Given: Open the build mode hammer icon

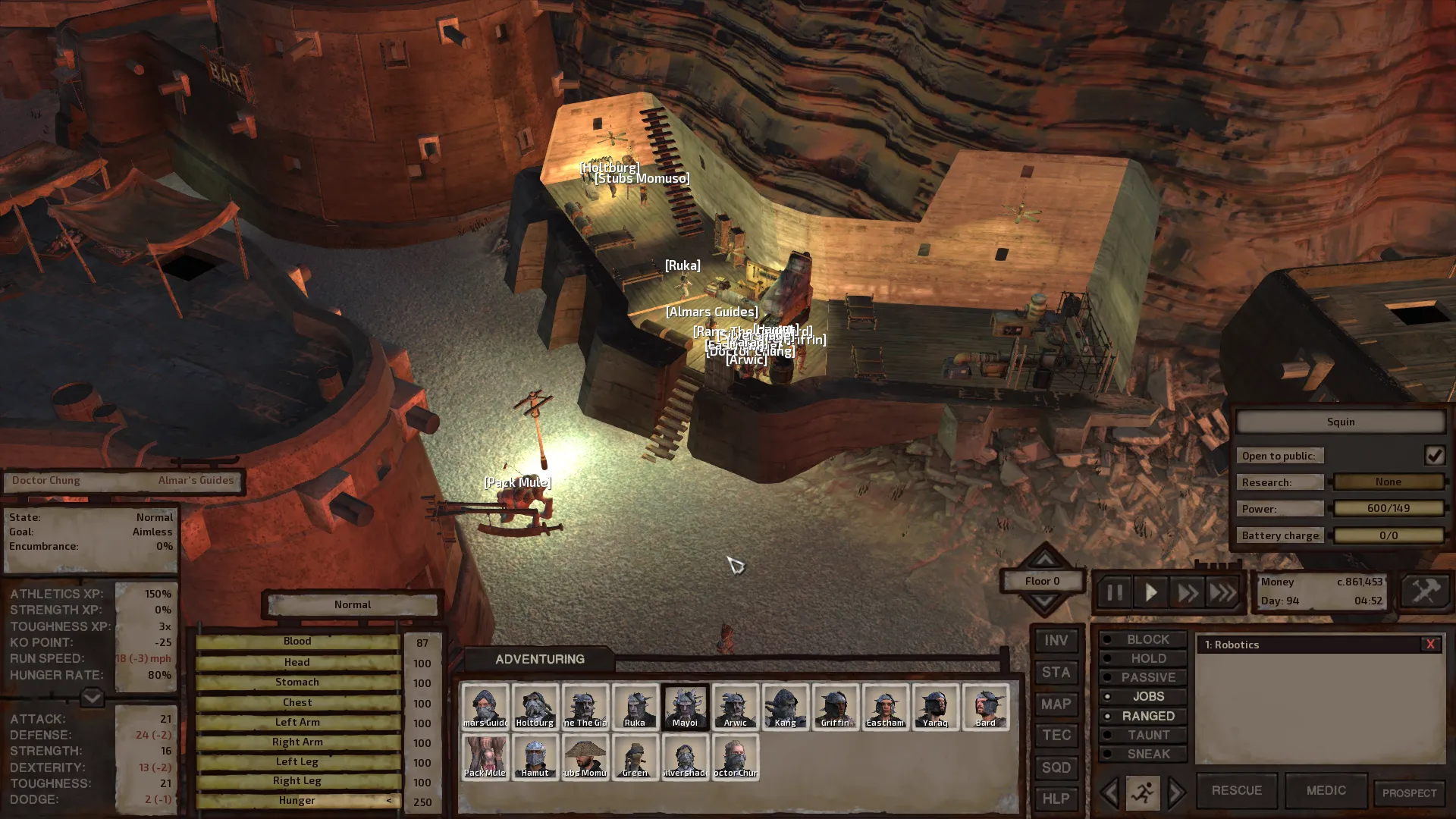Looking at the screenshot, I should 1425,591.
